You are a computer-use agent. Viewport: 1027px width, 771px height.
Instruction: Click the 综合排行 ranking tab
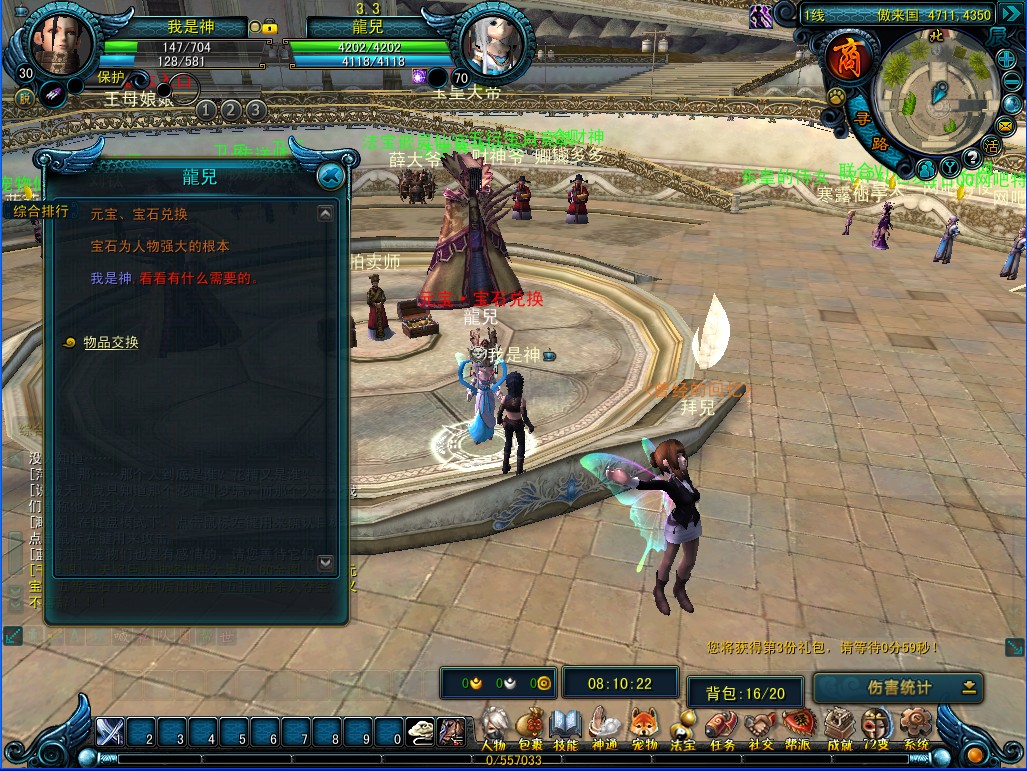pyautogui.click(x=41, y=211)
